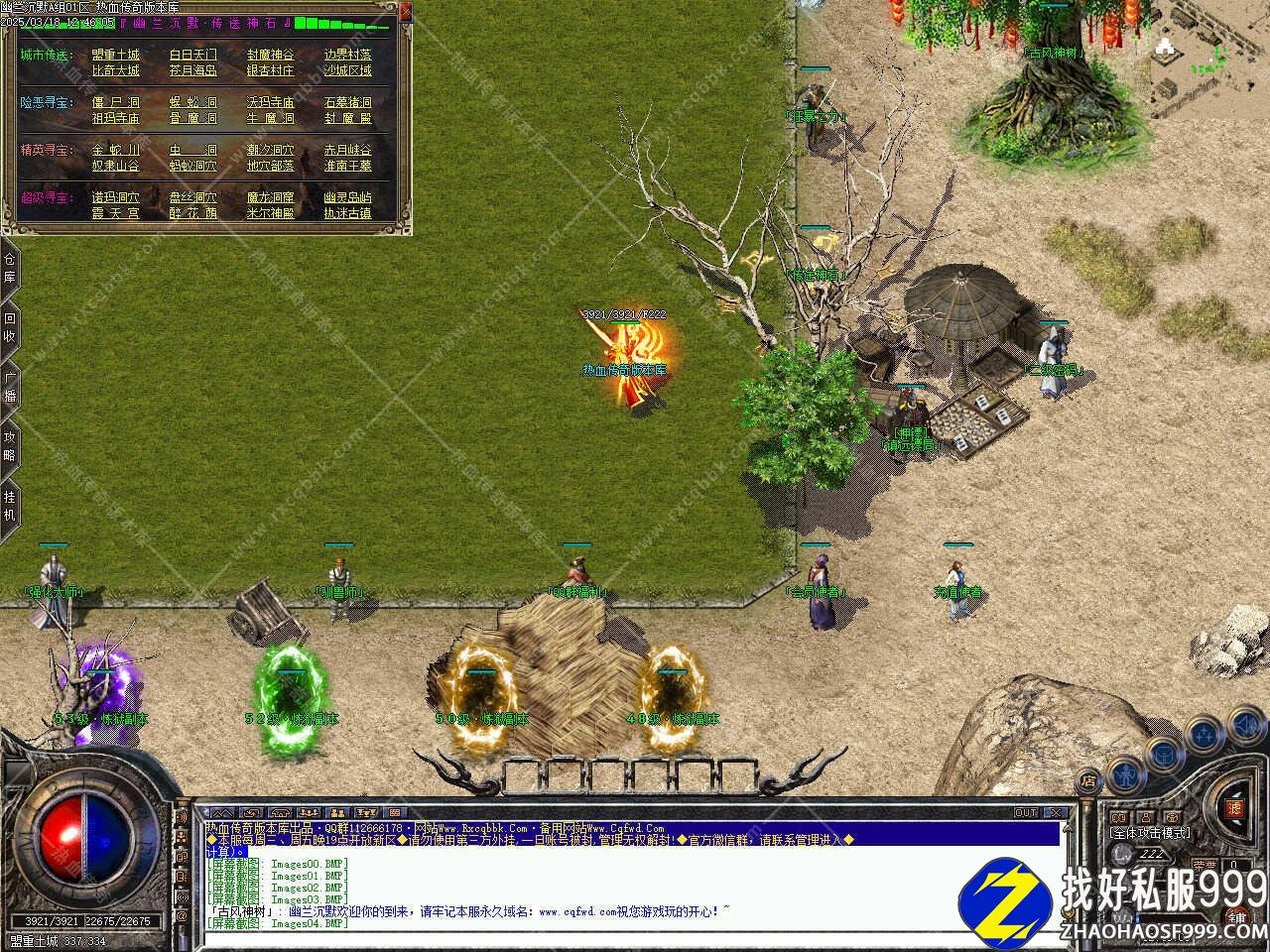Click the red 滤 item filter icon
Image resolution: width=1270 pixels, height=952 pixels.
(1235, 809)
